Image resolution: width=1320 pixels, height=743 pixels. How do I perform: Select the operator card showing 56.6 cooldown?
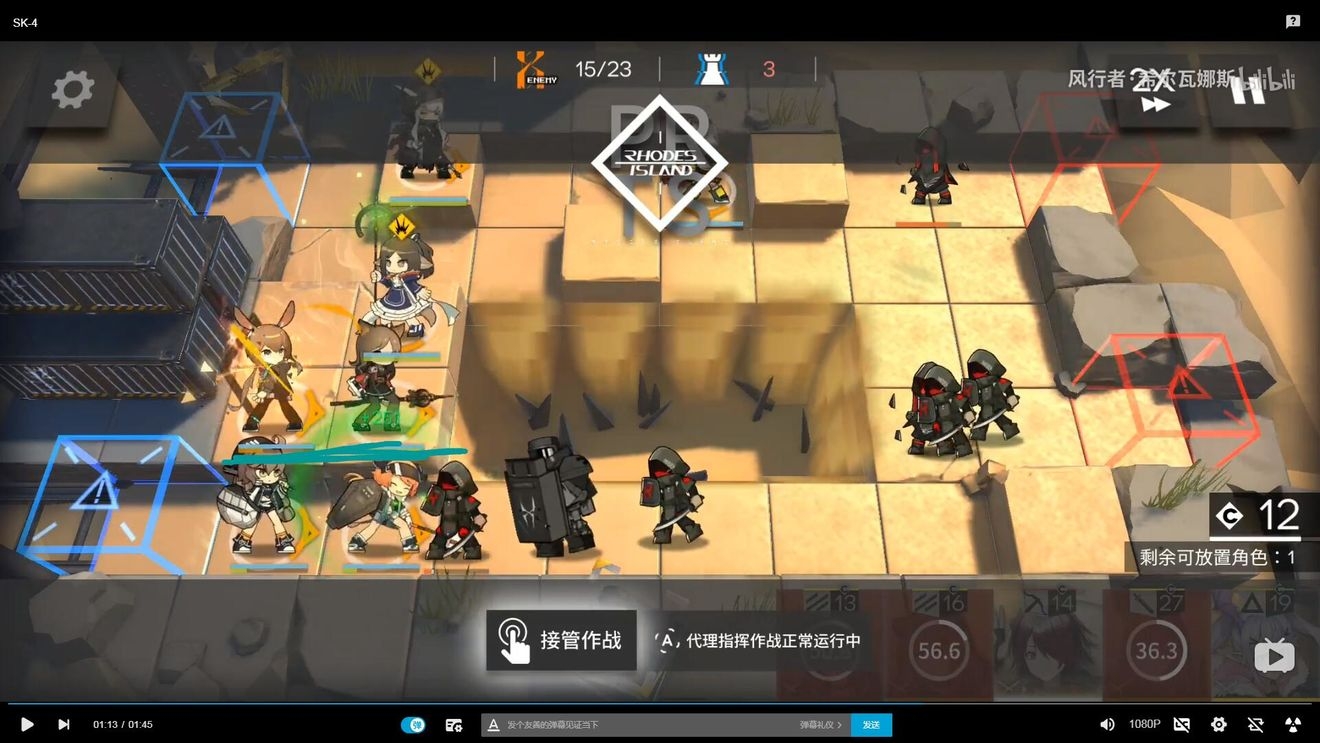(938, 645)
